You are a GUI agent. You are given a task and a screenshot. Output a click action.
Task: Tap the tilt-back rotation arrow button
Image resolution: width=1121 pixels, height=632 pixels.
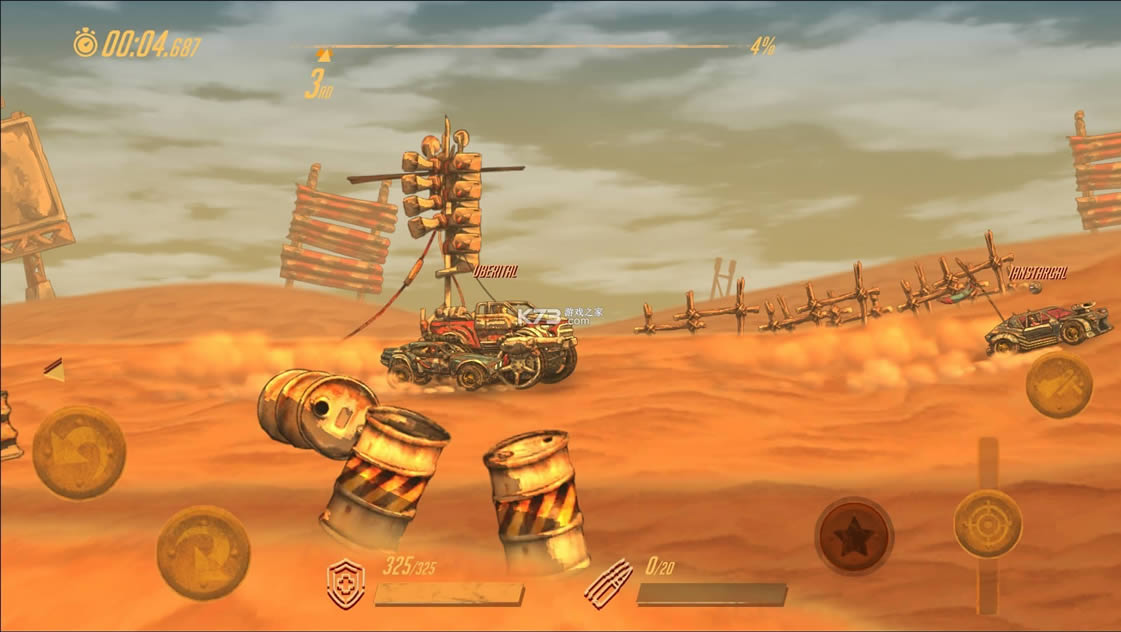(79, 452)
